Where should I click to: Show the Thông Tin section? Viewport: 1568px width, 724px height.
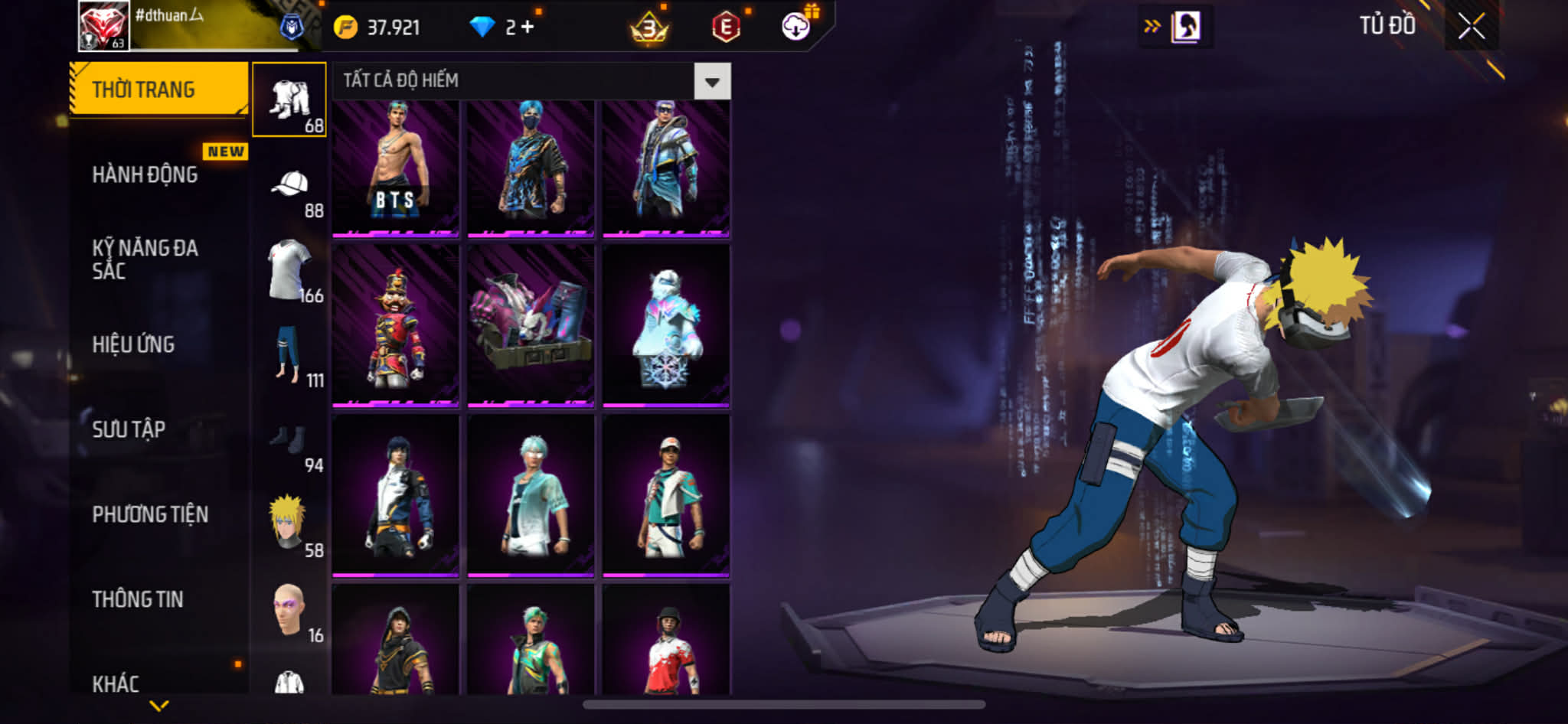pyautogui.click(x=138, y=599)
